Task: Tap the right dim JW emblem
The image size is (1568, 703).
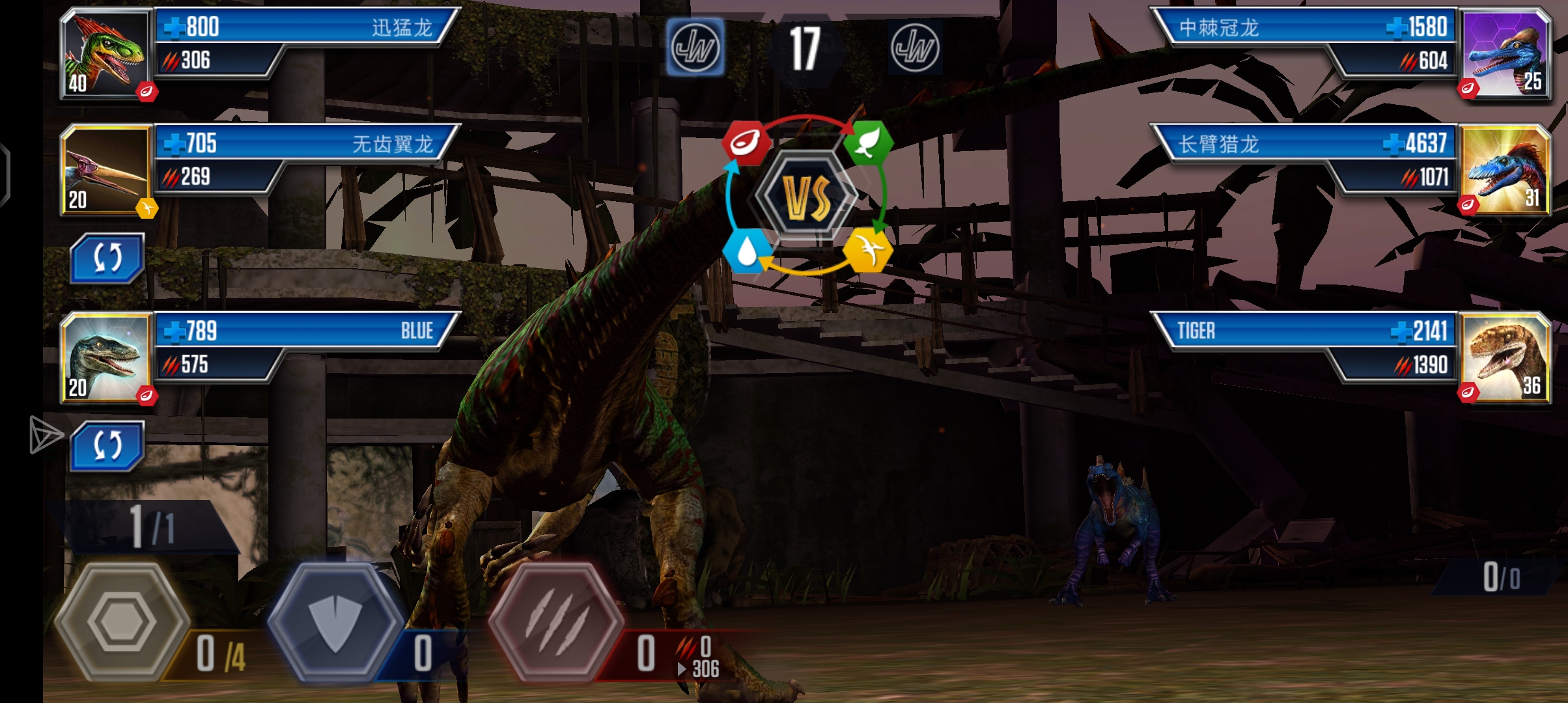Action: [x=915, y=47]
